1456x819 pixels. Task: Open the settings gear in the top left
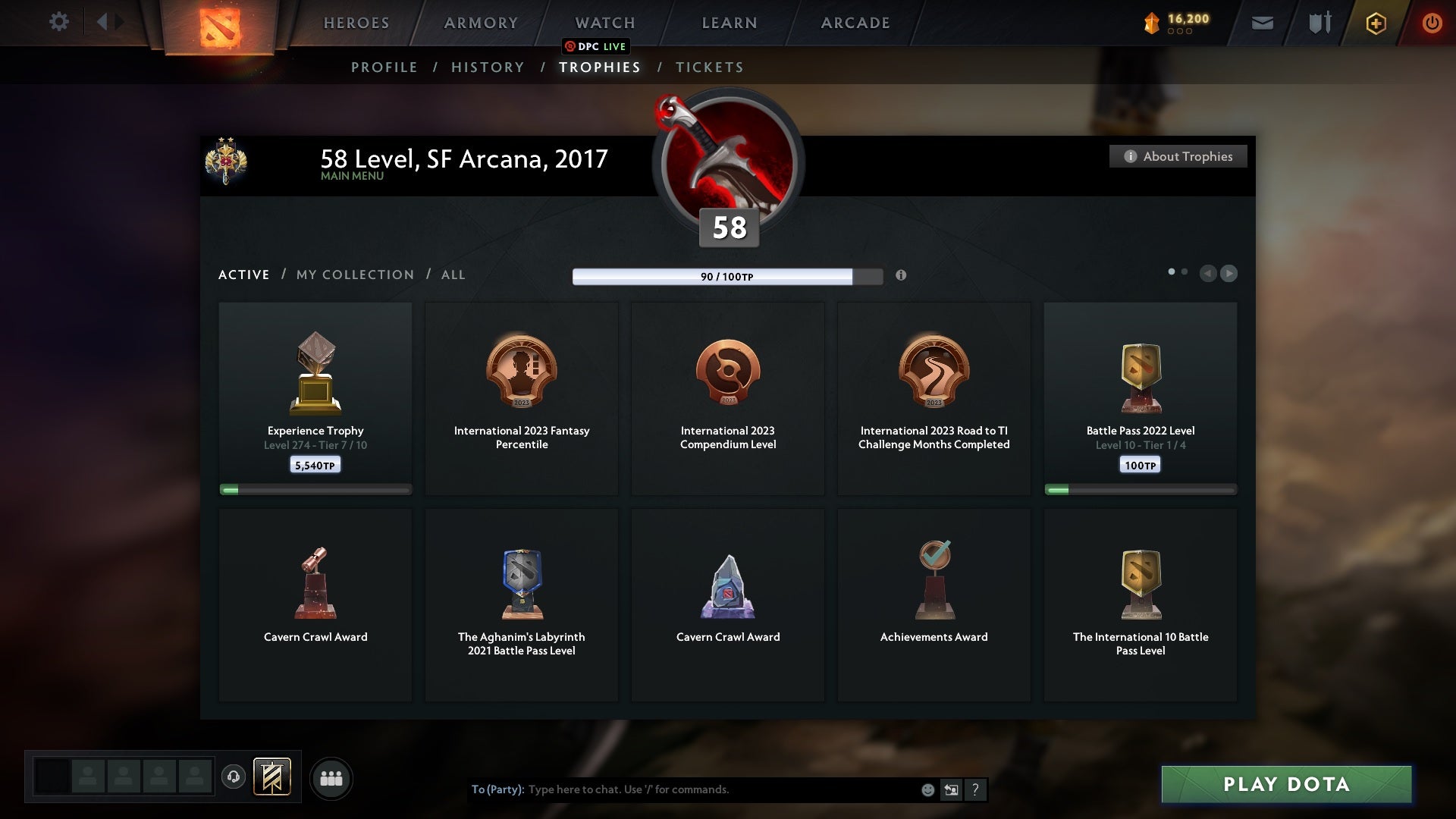[x=58, y=22]
